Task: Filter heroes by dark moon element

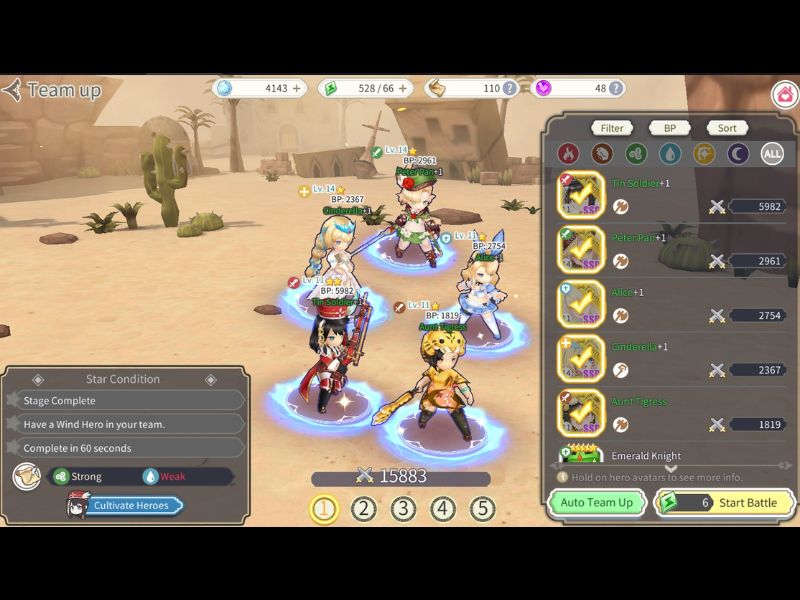Action: 738,154
